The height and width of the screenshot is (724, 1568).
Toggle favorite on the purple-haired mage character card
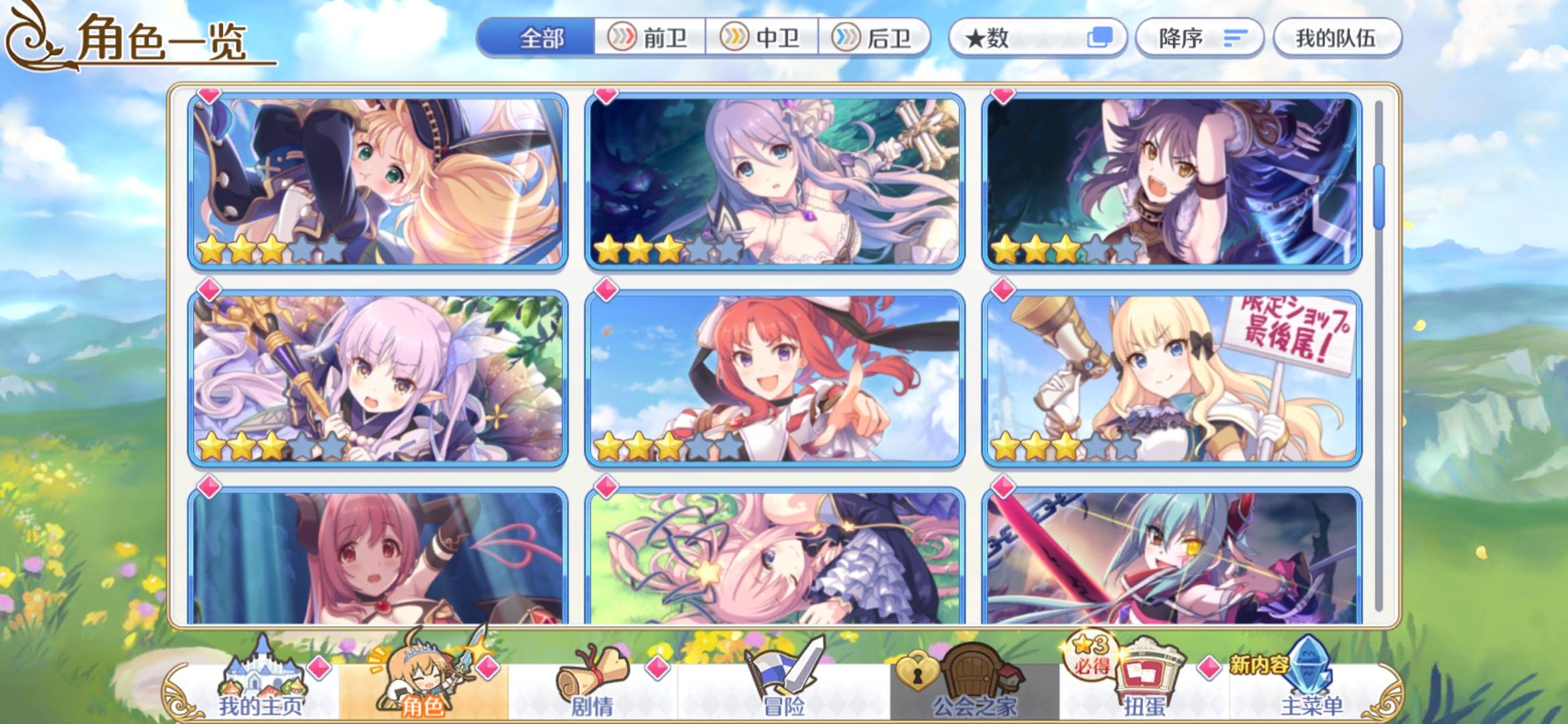click(x=208, y=290)
